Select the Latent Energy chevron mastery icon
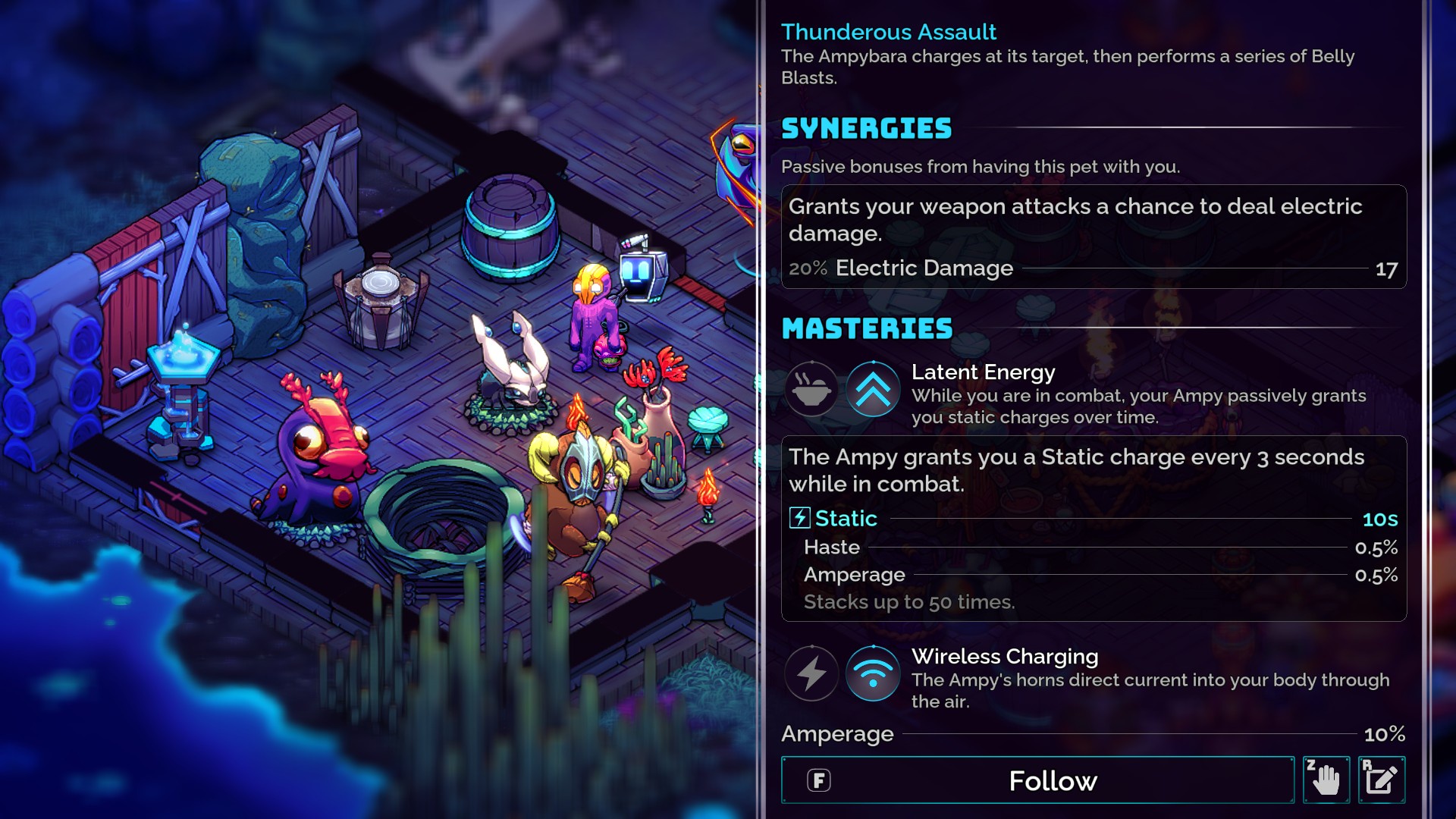The height and width of the screenshot is (819, 1456). point(873,390)
